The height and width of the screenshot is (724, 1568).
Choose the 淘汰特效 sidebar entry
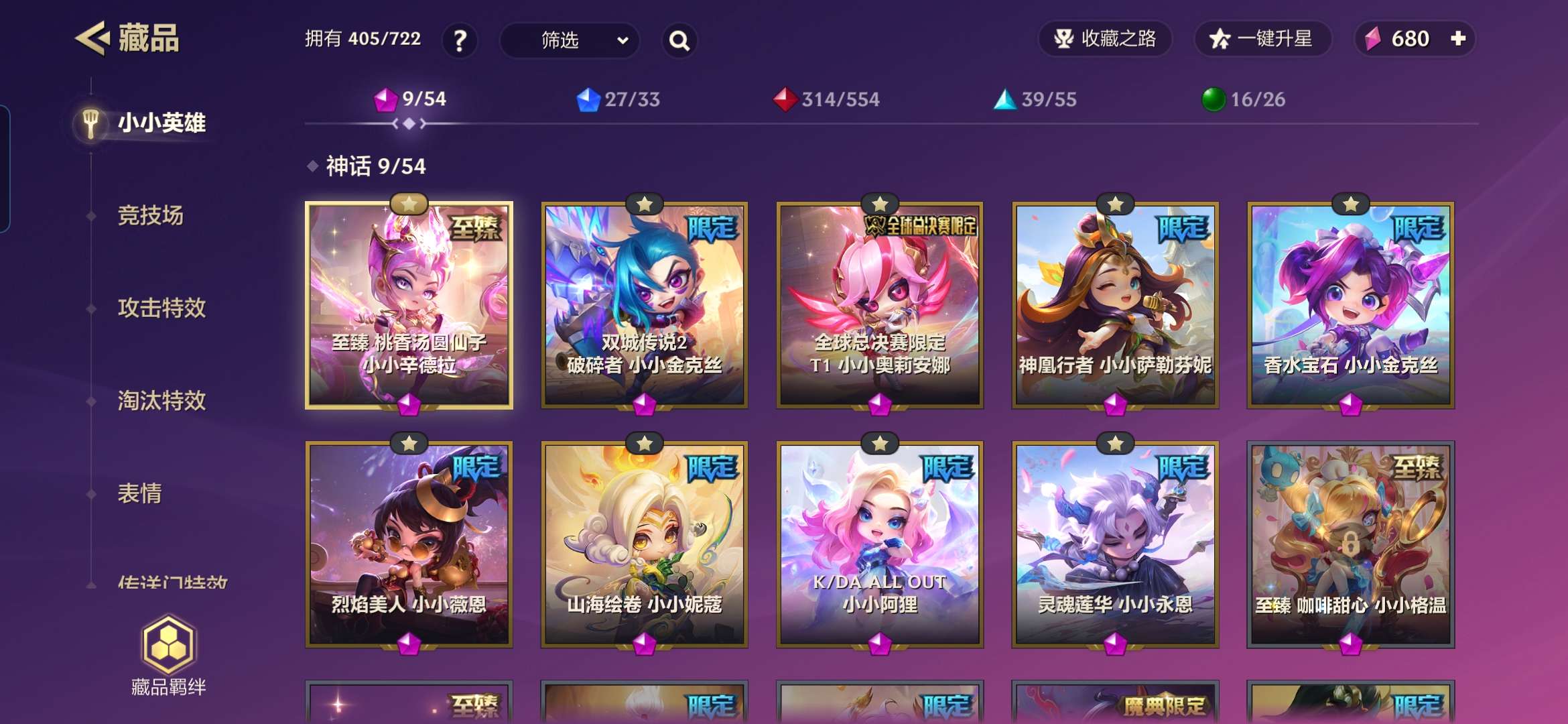tap(161, 400)
